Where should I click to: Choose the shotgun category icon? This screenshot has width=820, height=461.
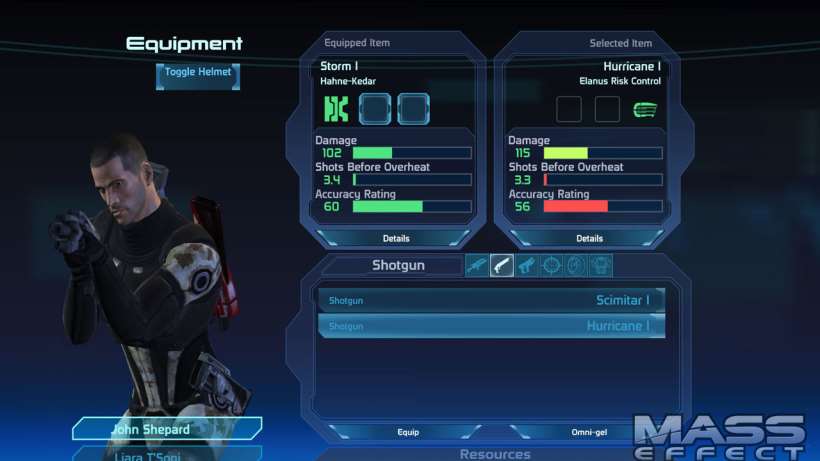pyautogui.click(x=502, y=265)
